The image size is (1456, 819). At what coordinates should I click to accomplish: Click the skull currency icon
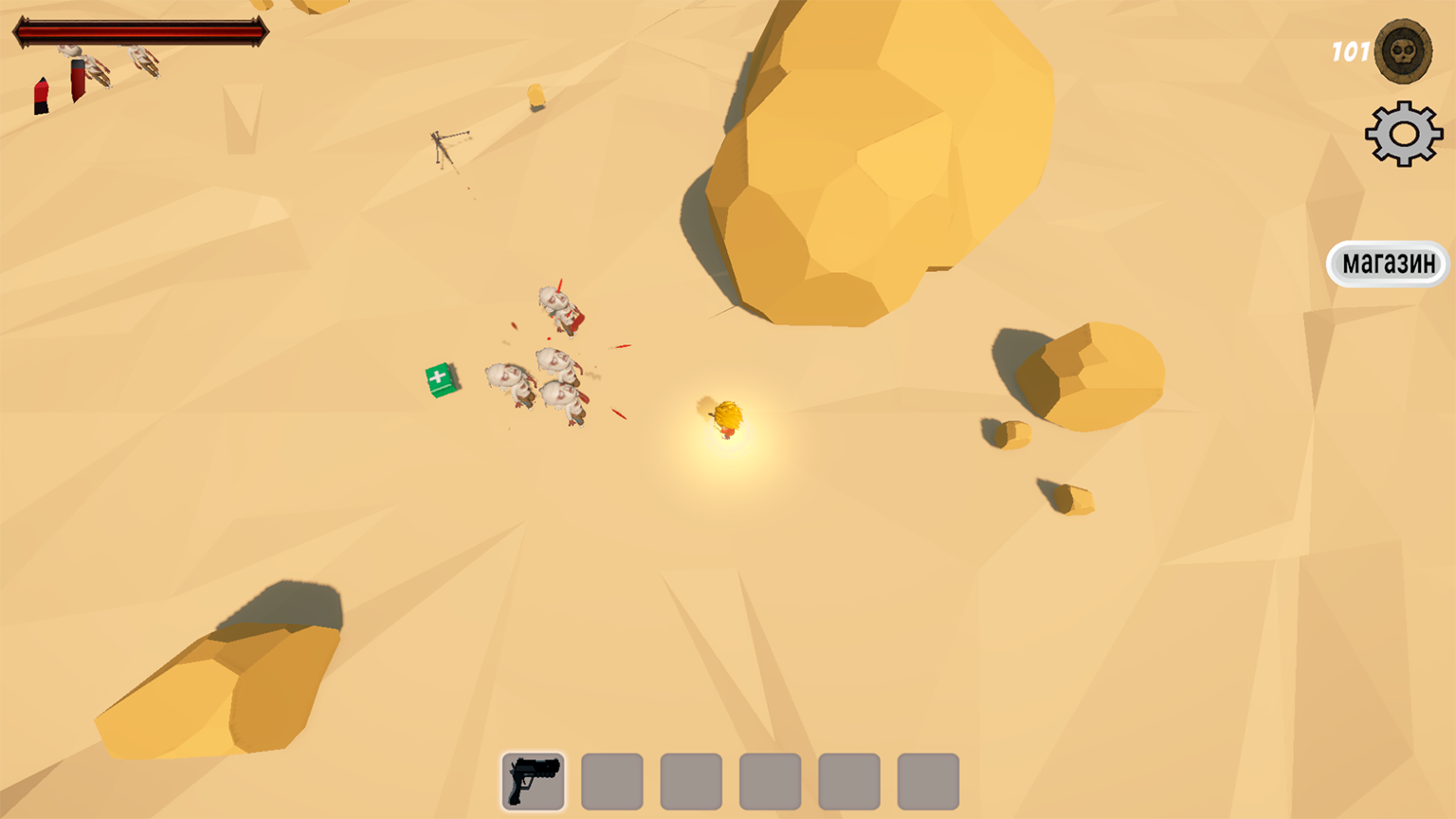pos(1401,52)
